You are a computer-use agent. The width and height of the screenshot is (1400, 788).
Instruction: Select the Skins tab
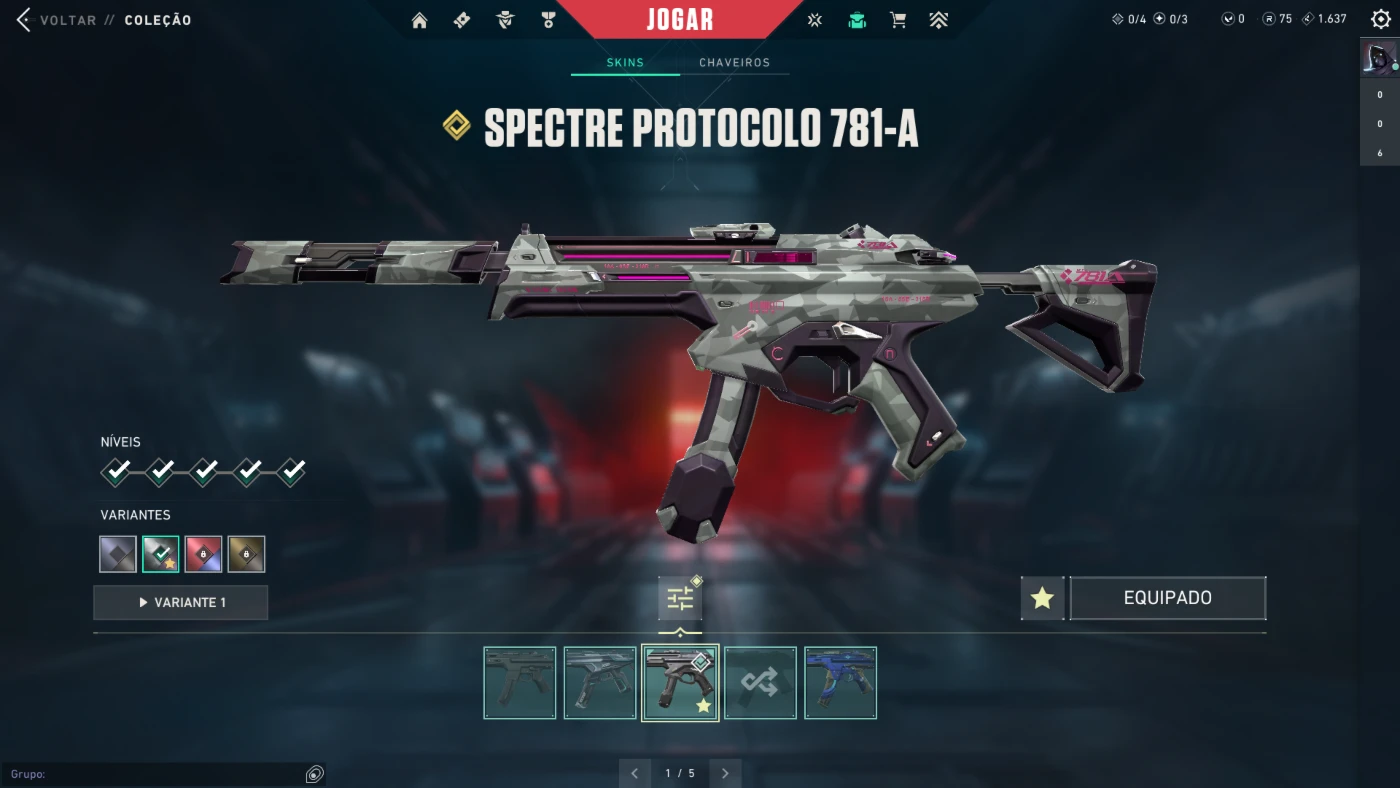(x=625, y=63)
